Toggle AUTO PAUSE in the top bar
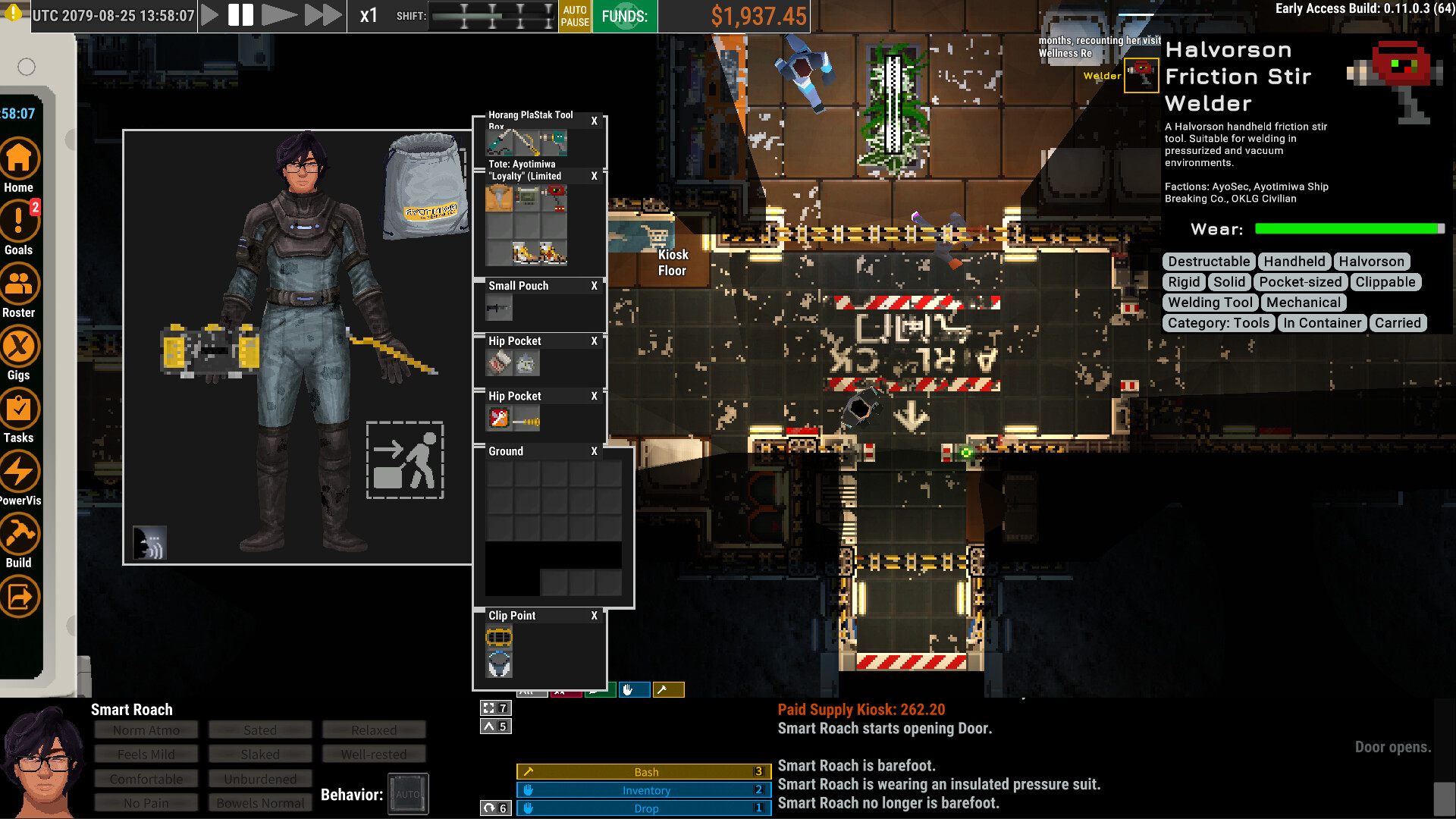The image size is (1456, 819). (x=575, y=16)
